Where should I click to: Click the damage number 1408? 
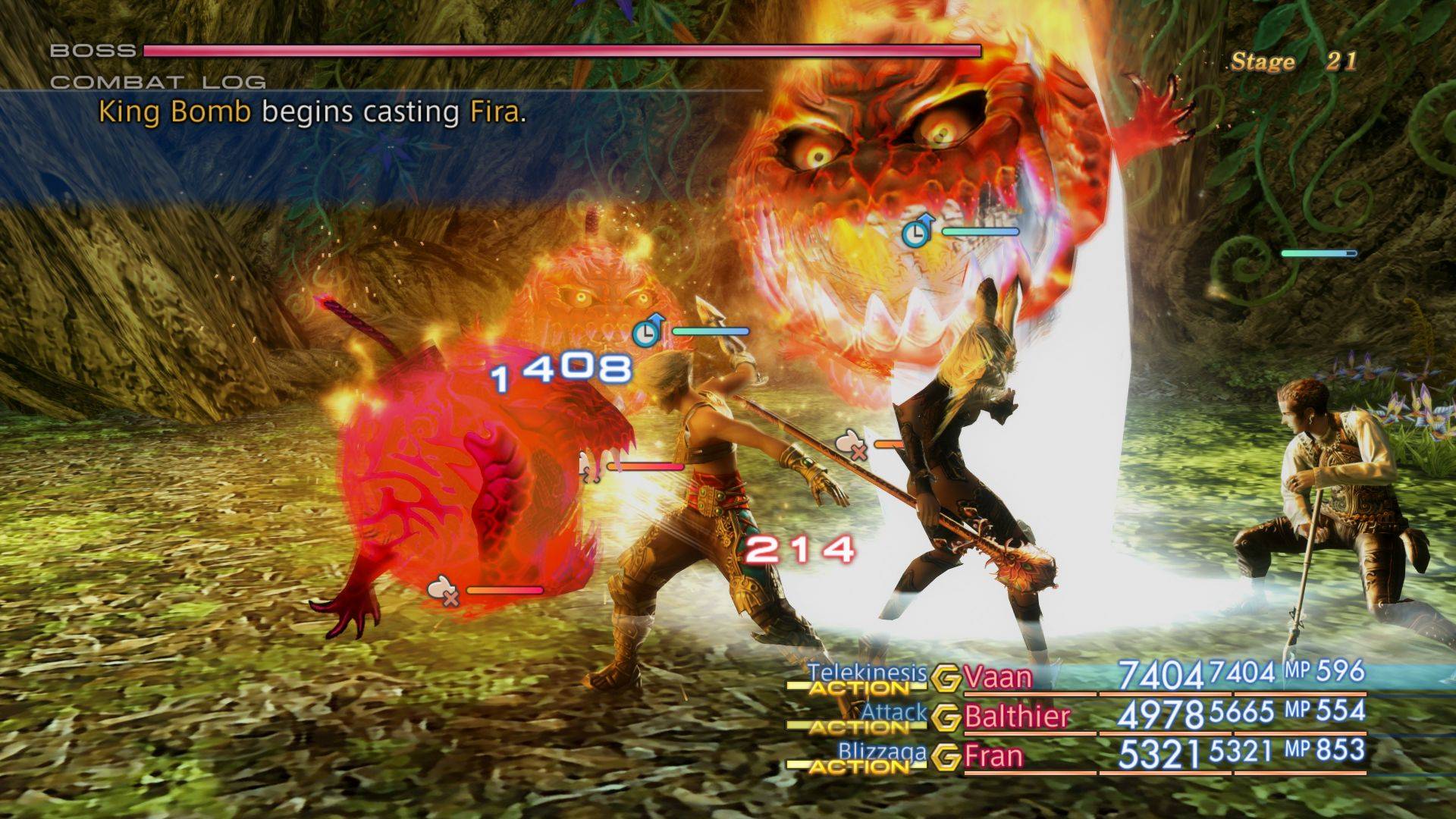(561, 369)
